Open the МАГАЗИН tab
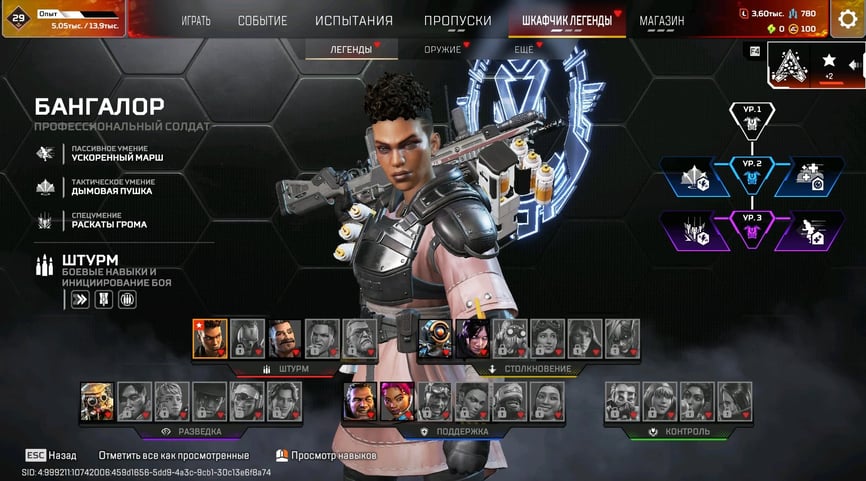 [661, 21]
